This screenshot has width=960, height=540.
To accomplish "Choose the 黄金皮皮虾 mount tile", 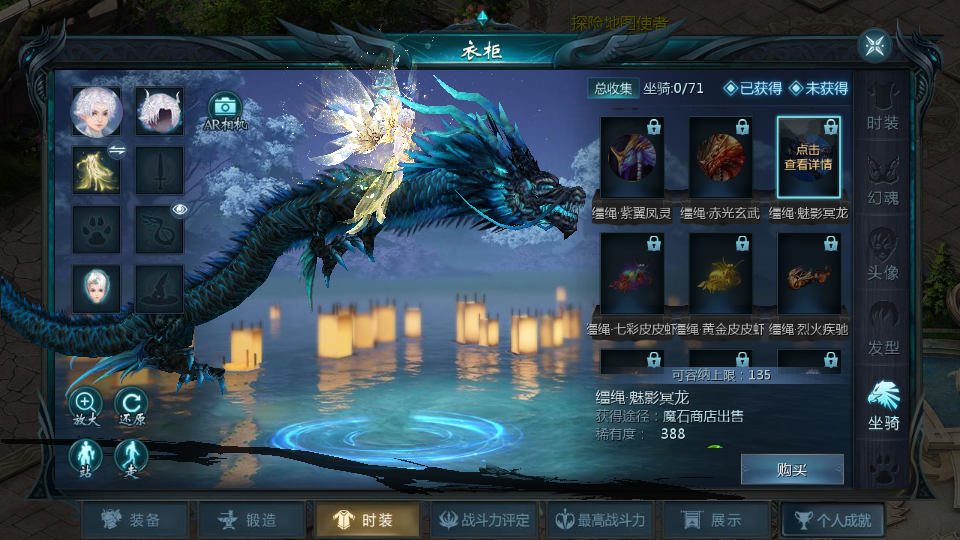I will (x=720, y=274).
